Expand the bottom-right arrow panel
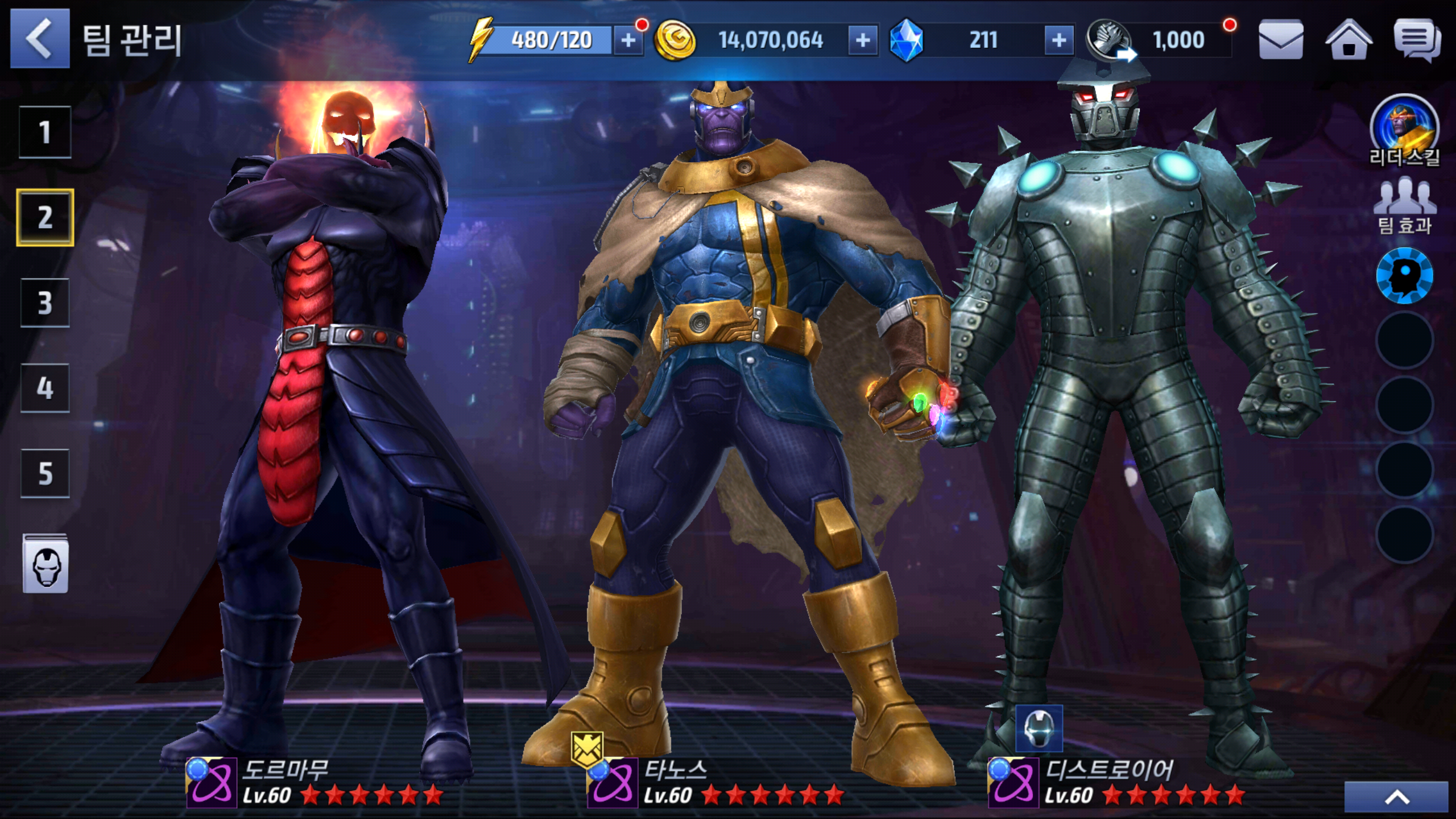The image size is (1456, 819). tap(1396, 797)
